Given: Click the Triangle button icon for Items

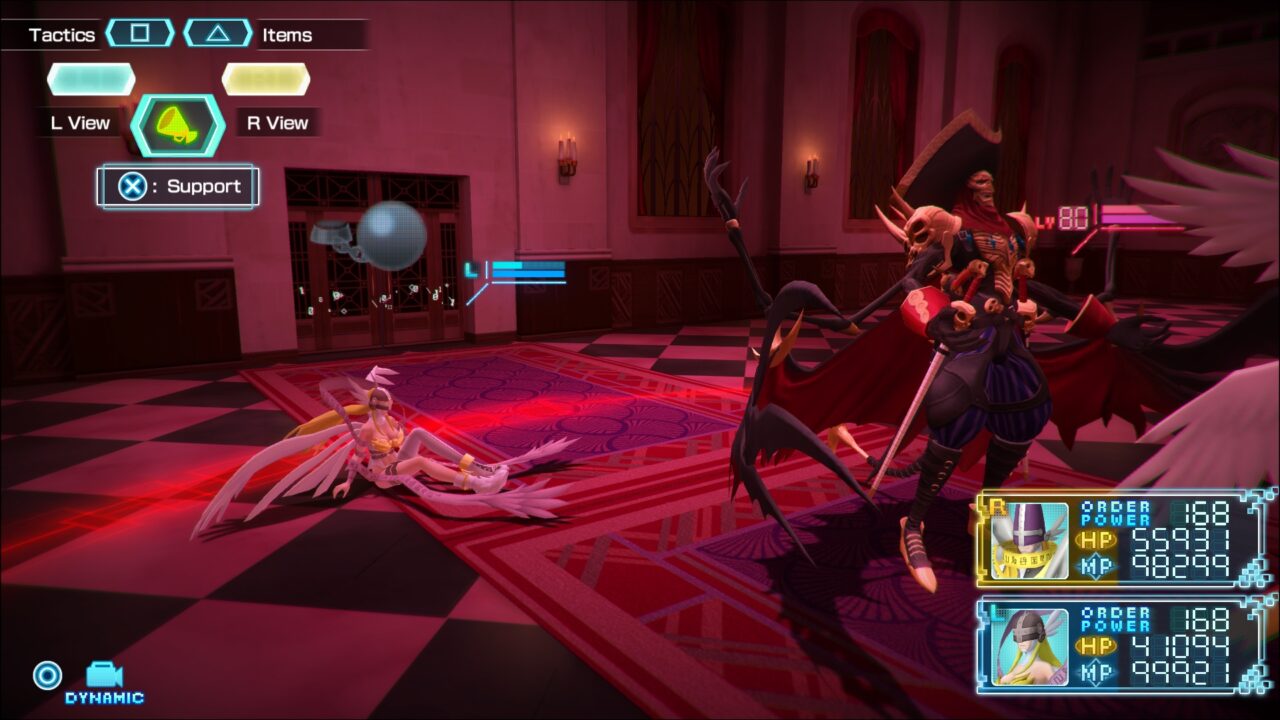Looking at the screenshot, I should click(216, 34).
